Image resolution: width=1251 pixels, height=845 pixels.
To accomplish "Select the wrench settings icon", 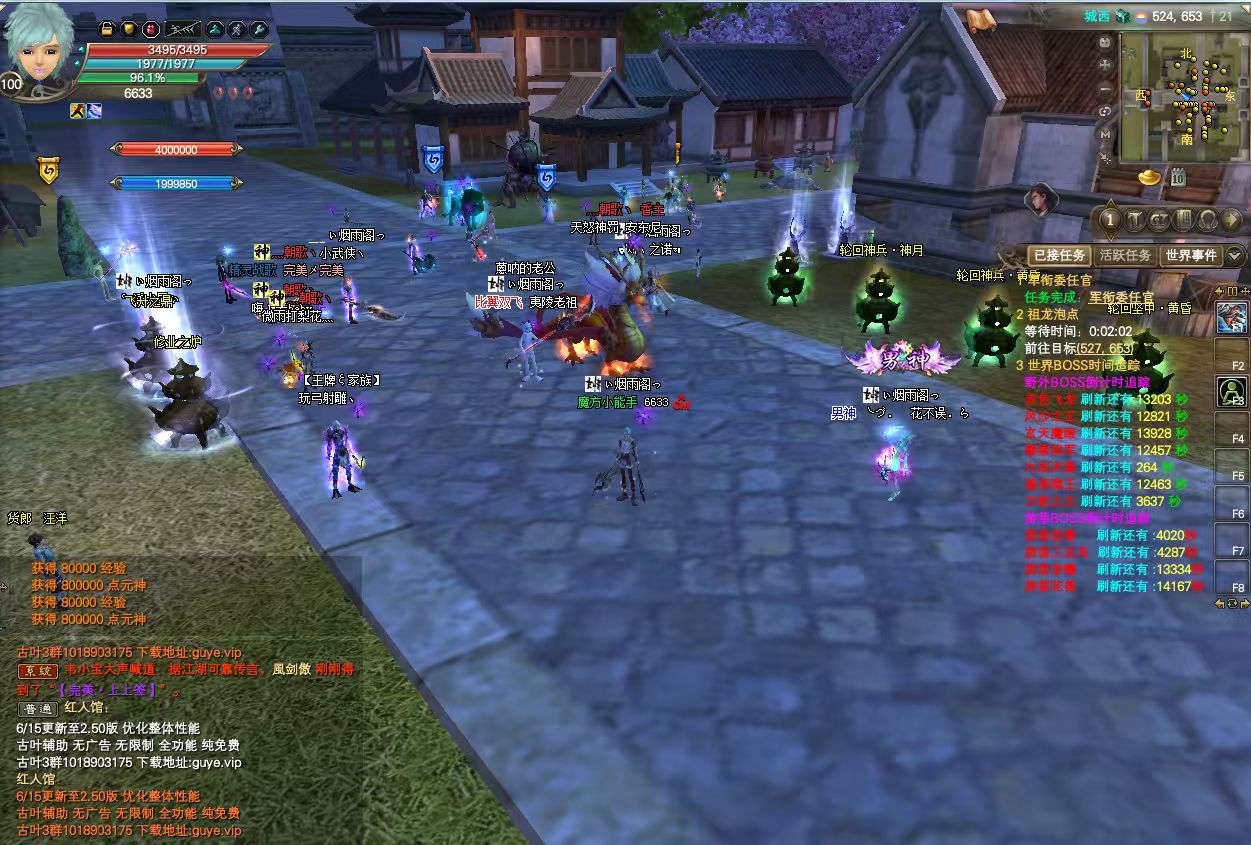I will pyautogui.click(x=259, y=30).
